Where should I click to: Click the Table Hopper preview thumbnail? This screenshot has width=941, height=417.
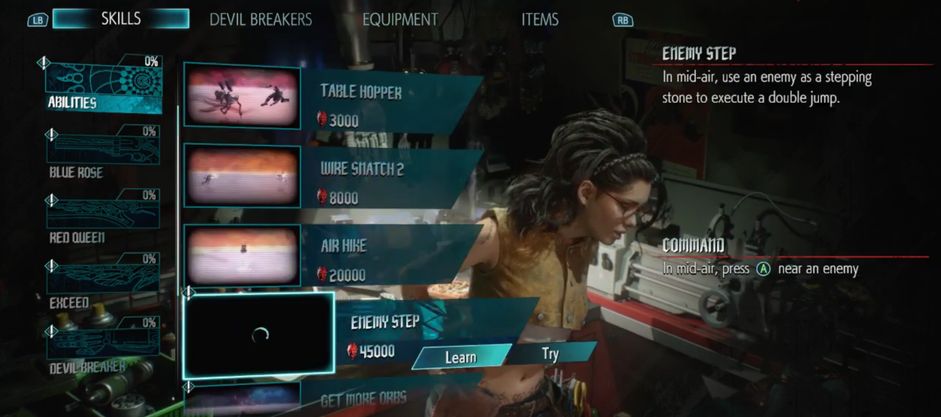coord(242,97)
